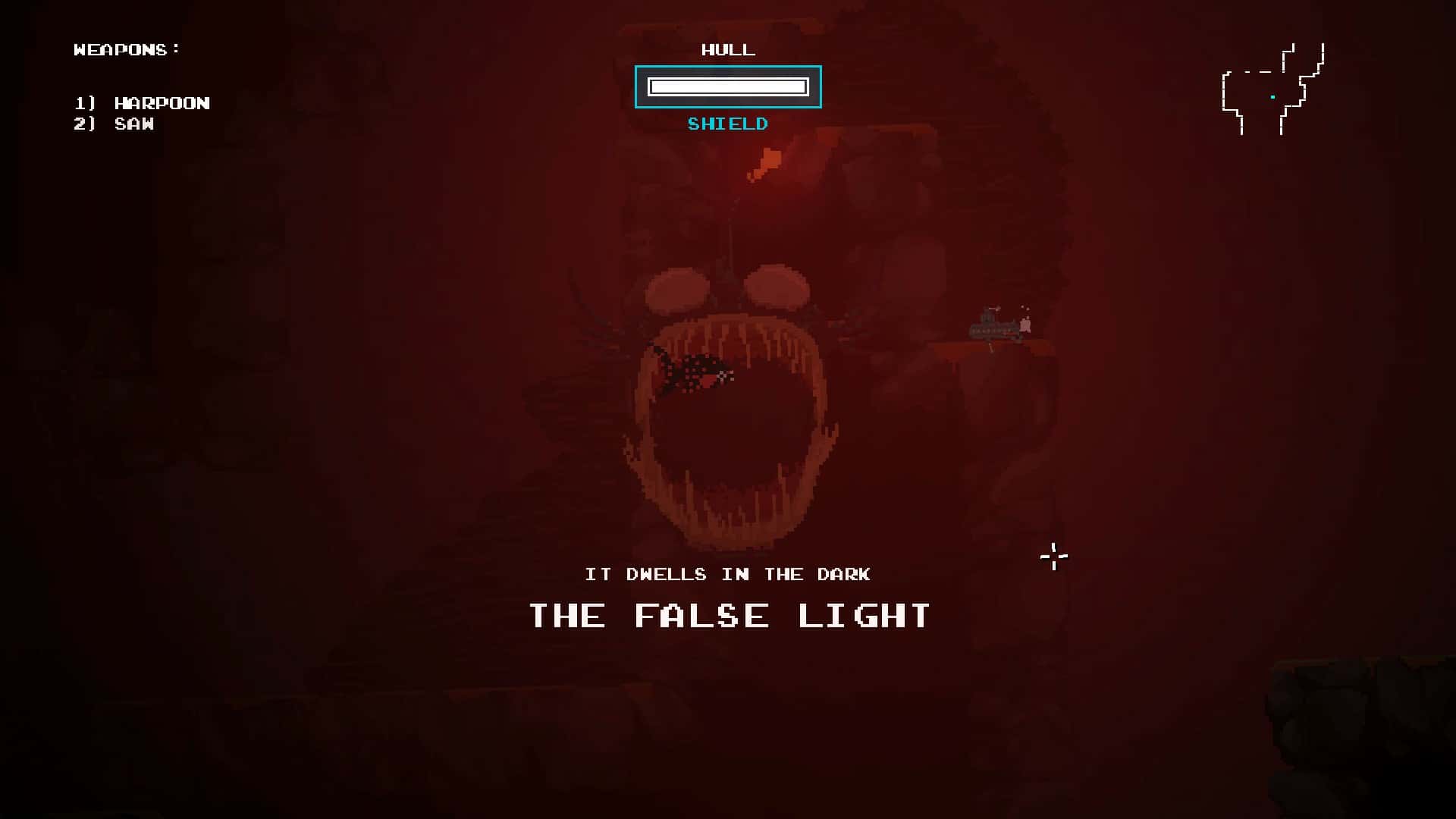Viewport: 1456px width, 819px height.
Task: Click the hull health bar
Action: (x=727, y=86)
